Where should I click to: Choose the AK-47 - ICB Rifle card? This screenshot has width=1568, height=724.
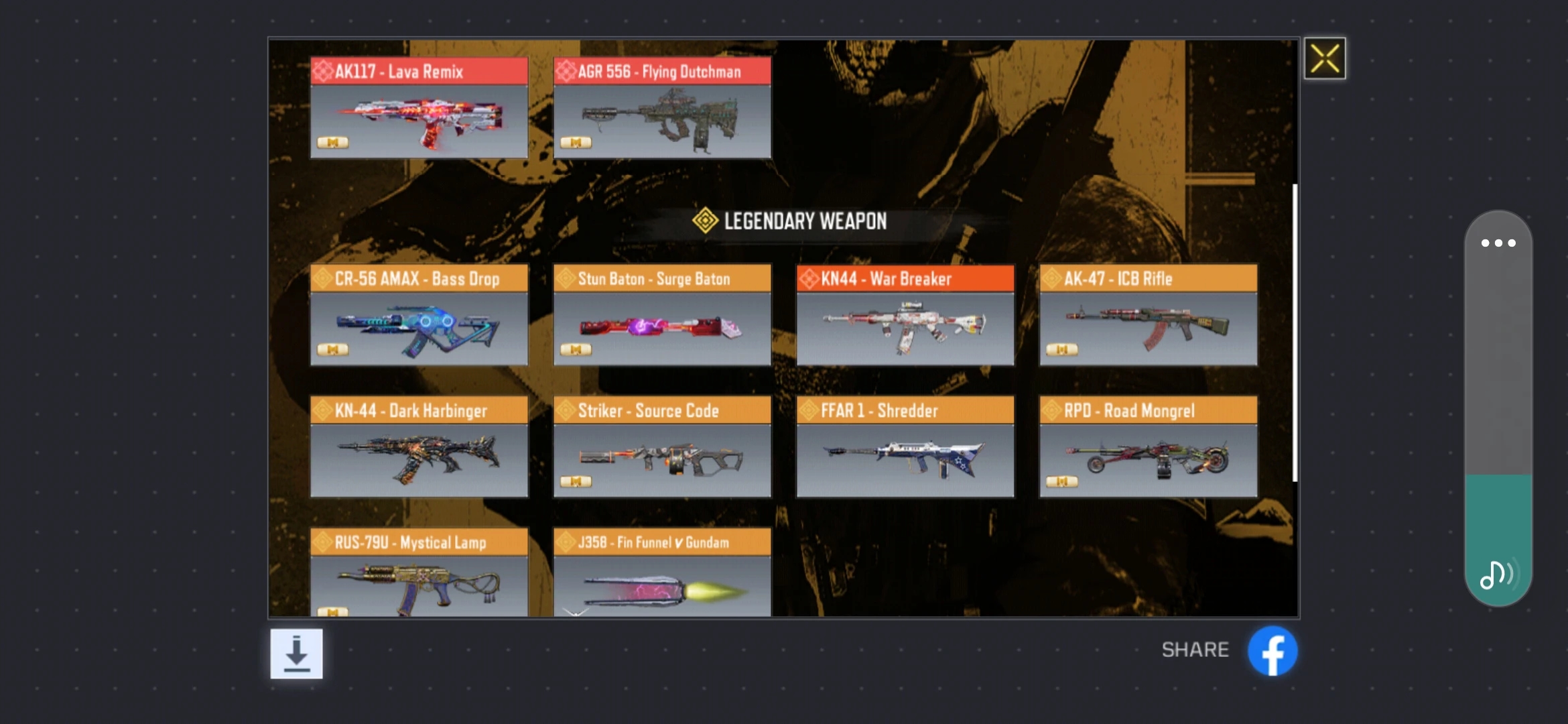[1148, 315]
